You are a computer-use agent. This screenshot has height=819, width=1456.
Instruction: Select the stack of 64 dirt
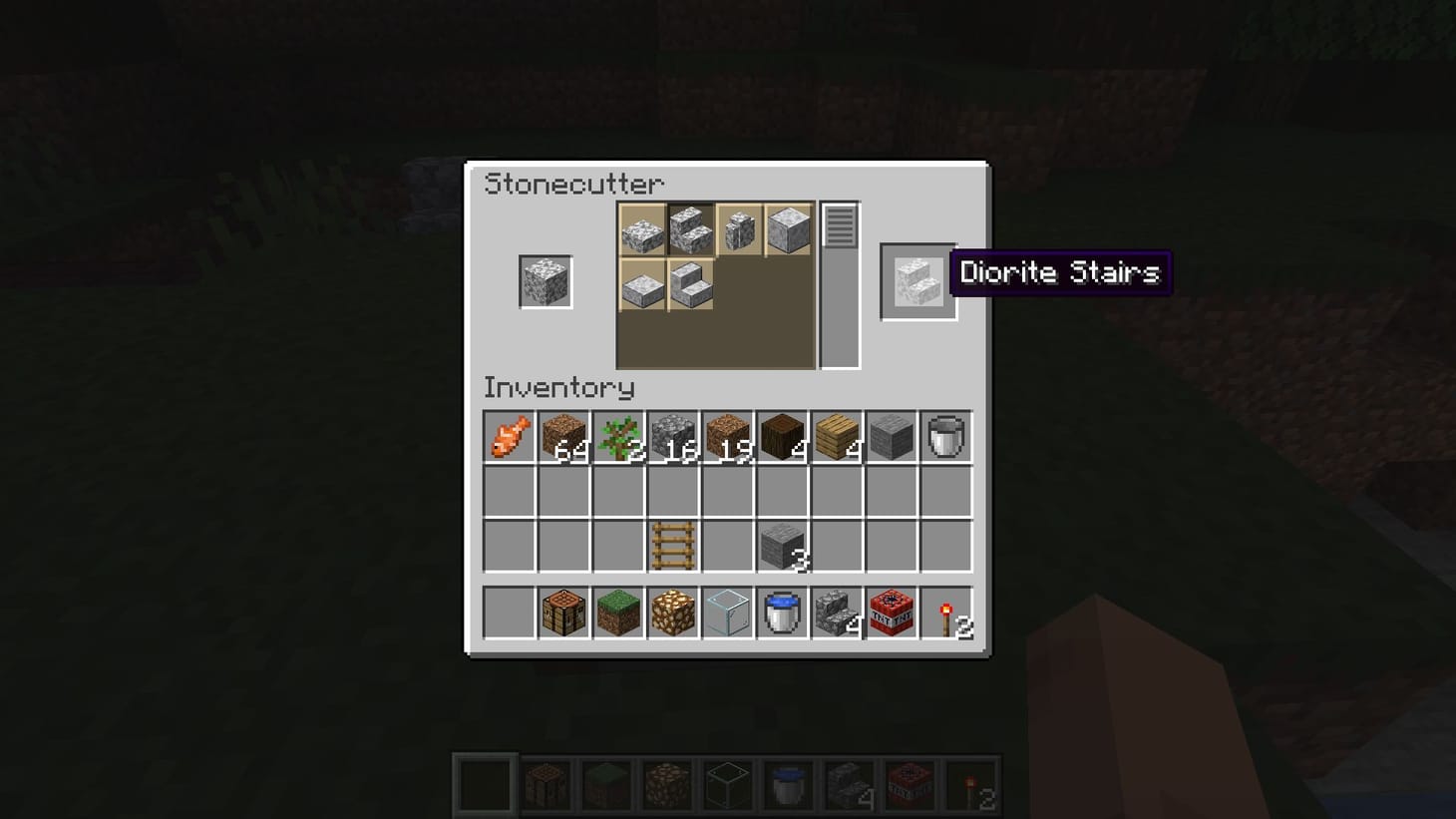[563, 436]
